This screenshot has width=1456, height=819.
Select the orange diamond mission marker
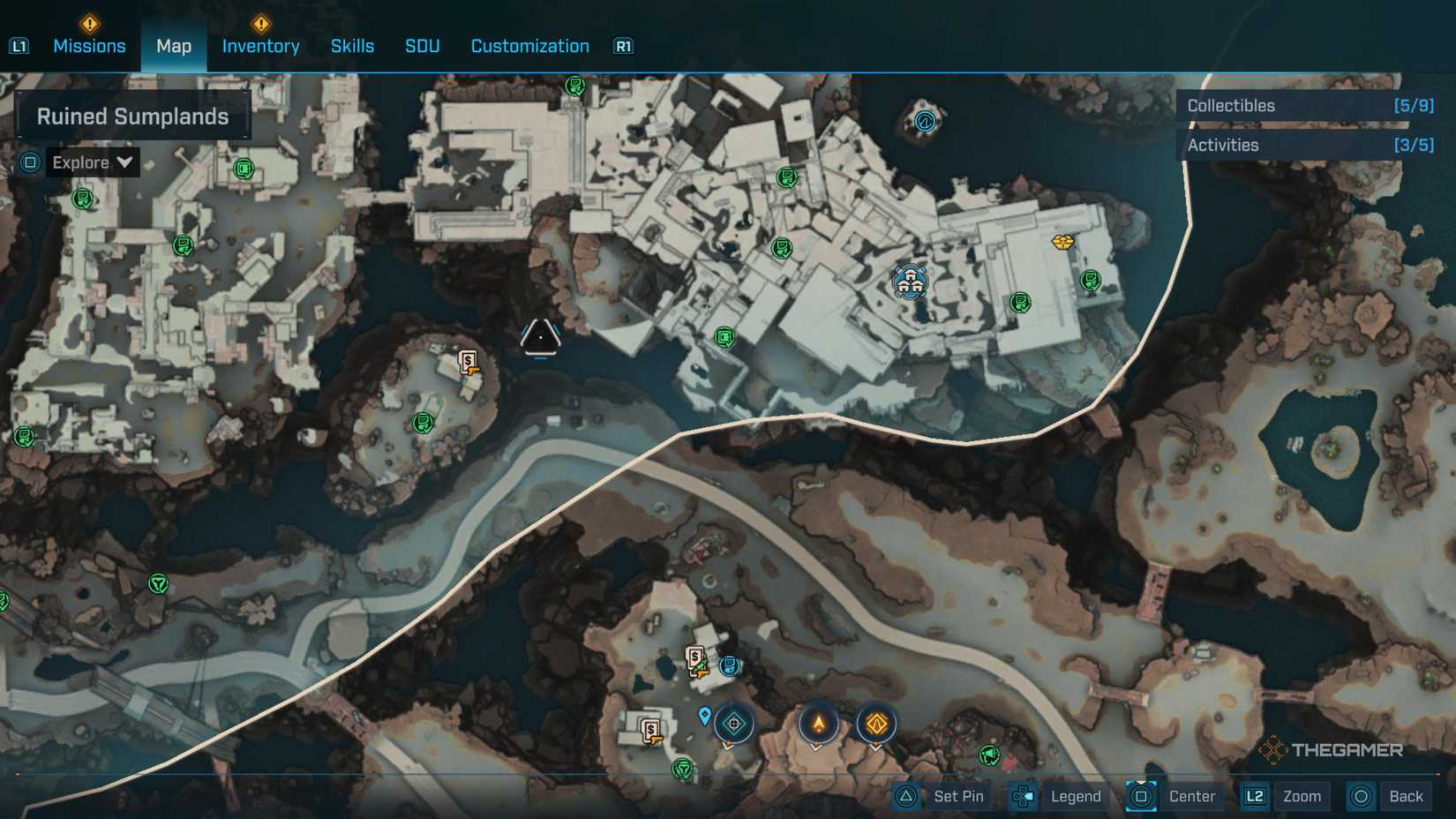point(875,725)
